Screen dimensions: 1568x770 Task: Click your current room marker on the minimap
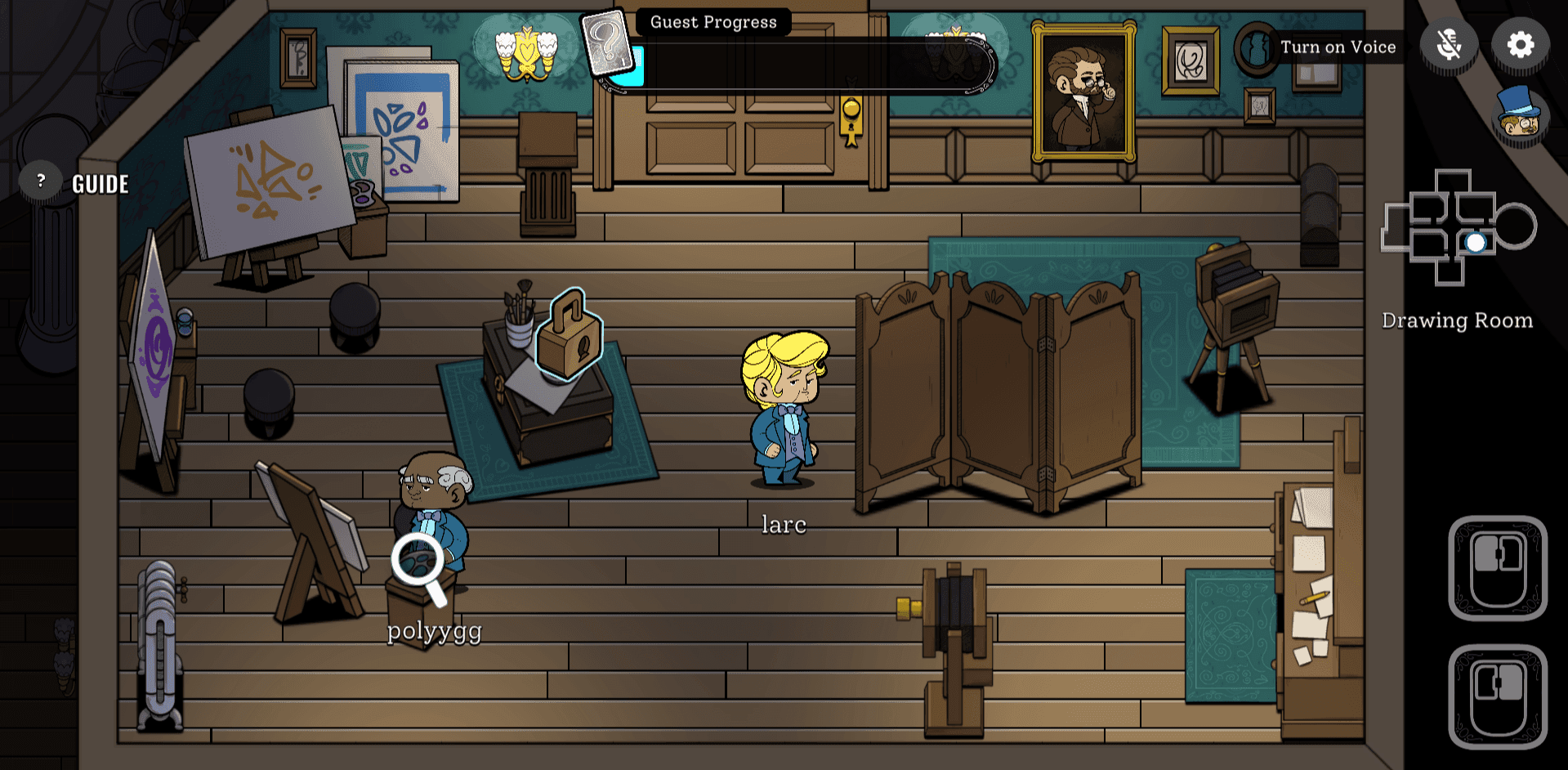(1476, 241)
